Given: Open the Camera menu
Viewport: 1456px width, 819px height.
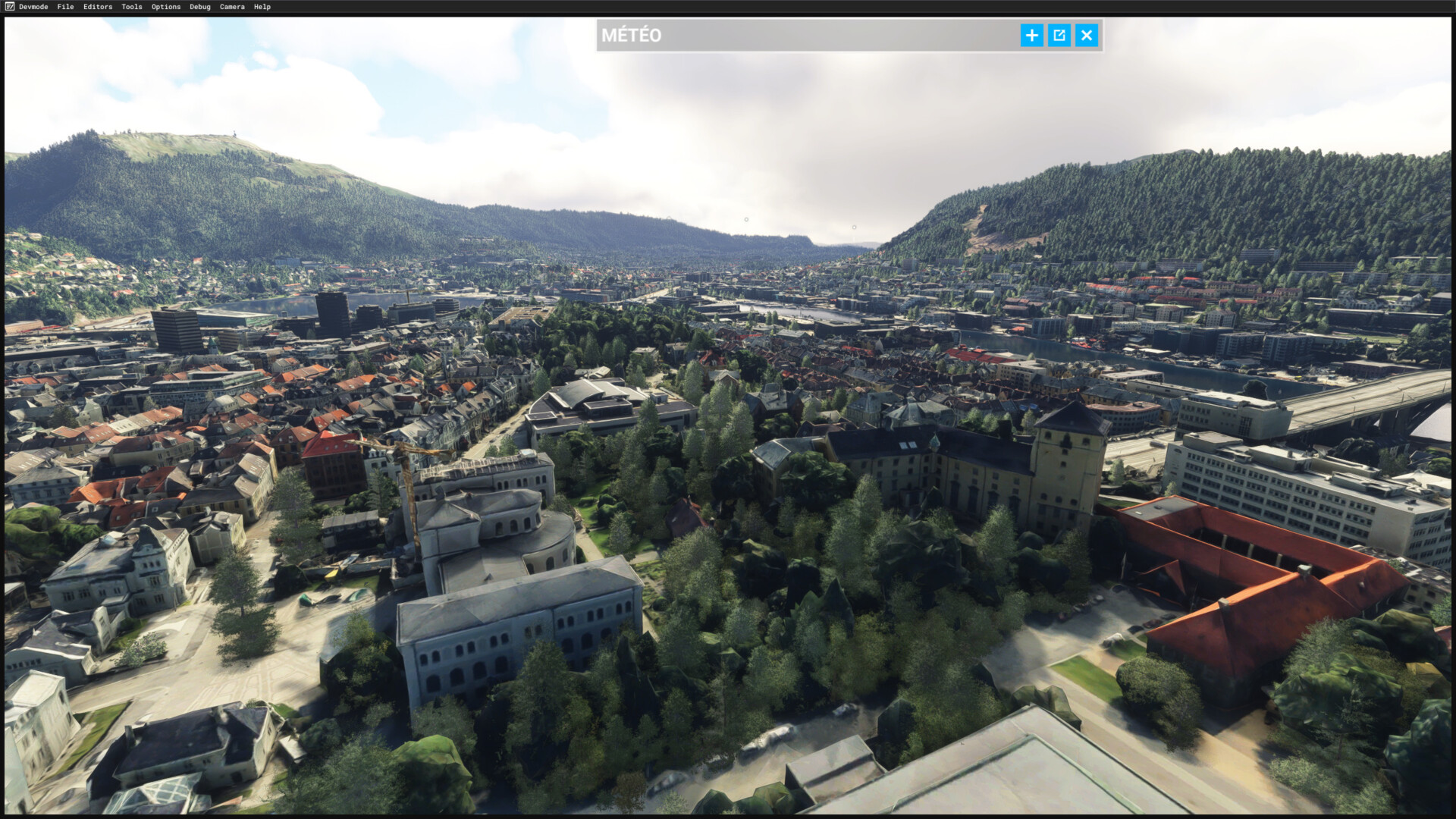Looking at the screenshot, I should [232, 7].
